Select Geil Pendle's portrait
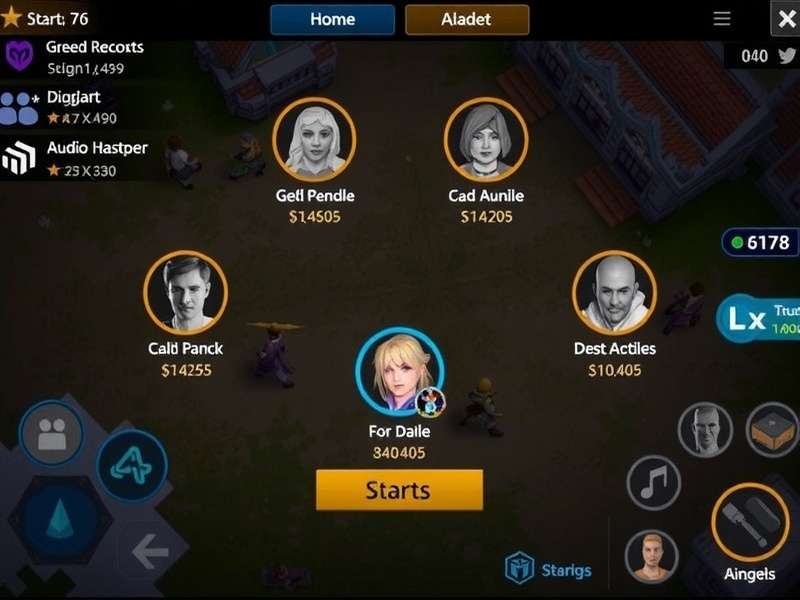The width and height of the screenshot is (800, 600). tap(315, 139)
